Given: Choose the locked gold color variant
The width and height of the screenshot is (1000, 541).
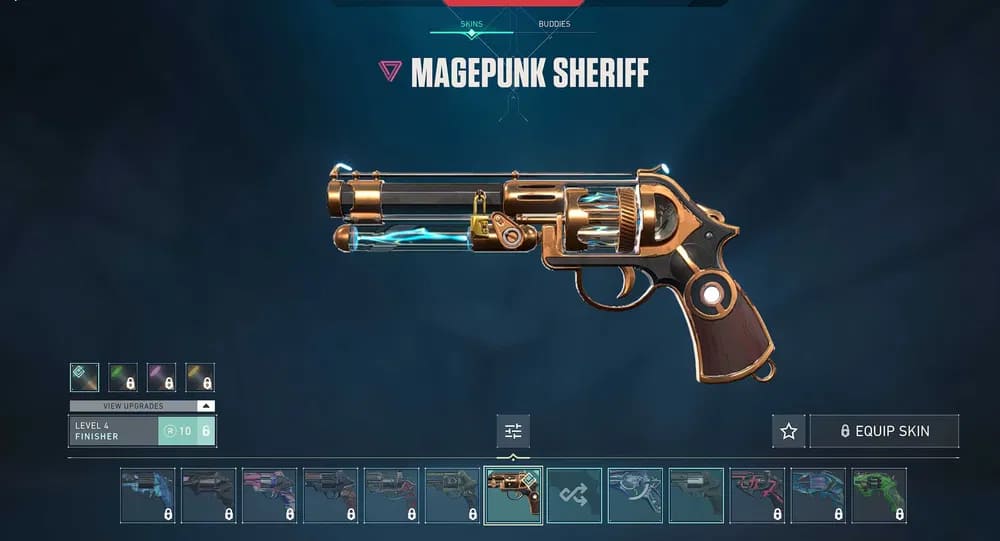Looking at the screenshot, I should (200, 377).
